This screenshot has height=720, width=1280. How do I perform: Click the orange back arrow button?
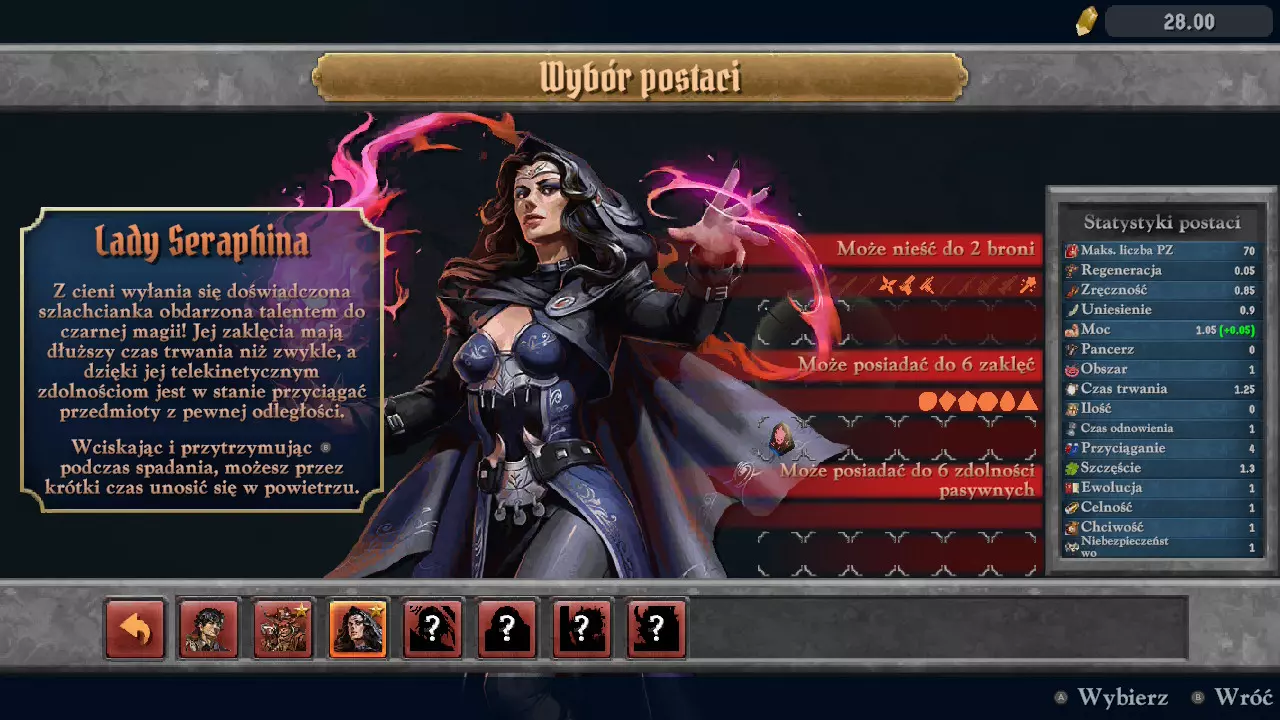pyautogui.click(x=135, y=629)
